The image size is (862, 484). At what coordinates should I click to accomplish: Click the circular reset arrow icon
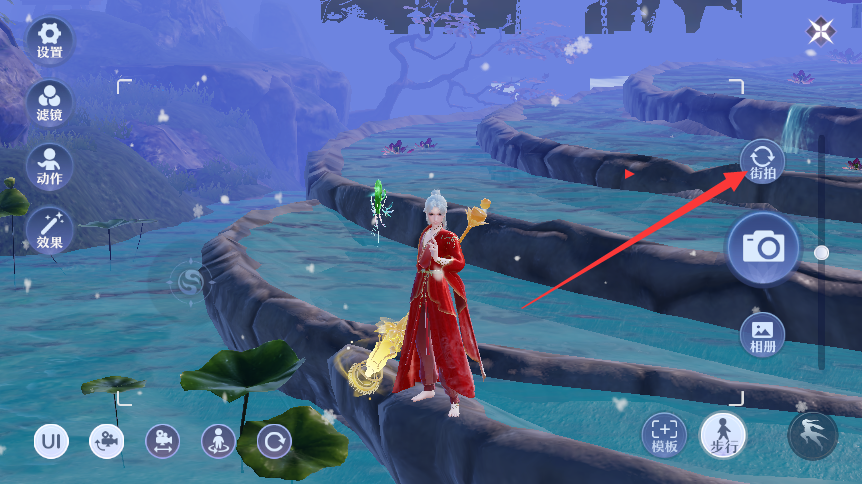(x=274, y=441)
